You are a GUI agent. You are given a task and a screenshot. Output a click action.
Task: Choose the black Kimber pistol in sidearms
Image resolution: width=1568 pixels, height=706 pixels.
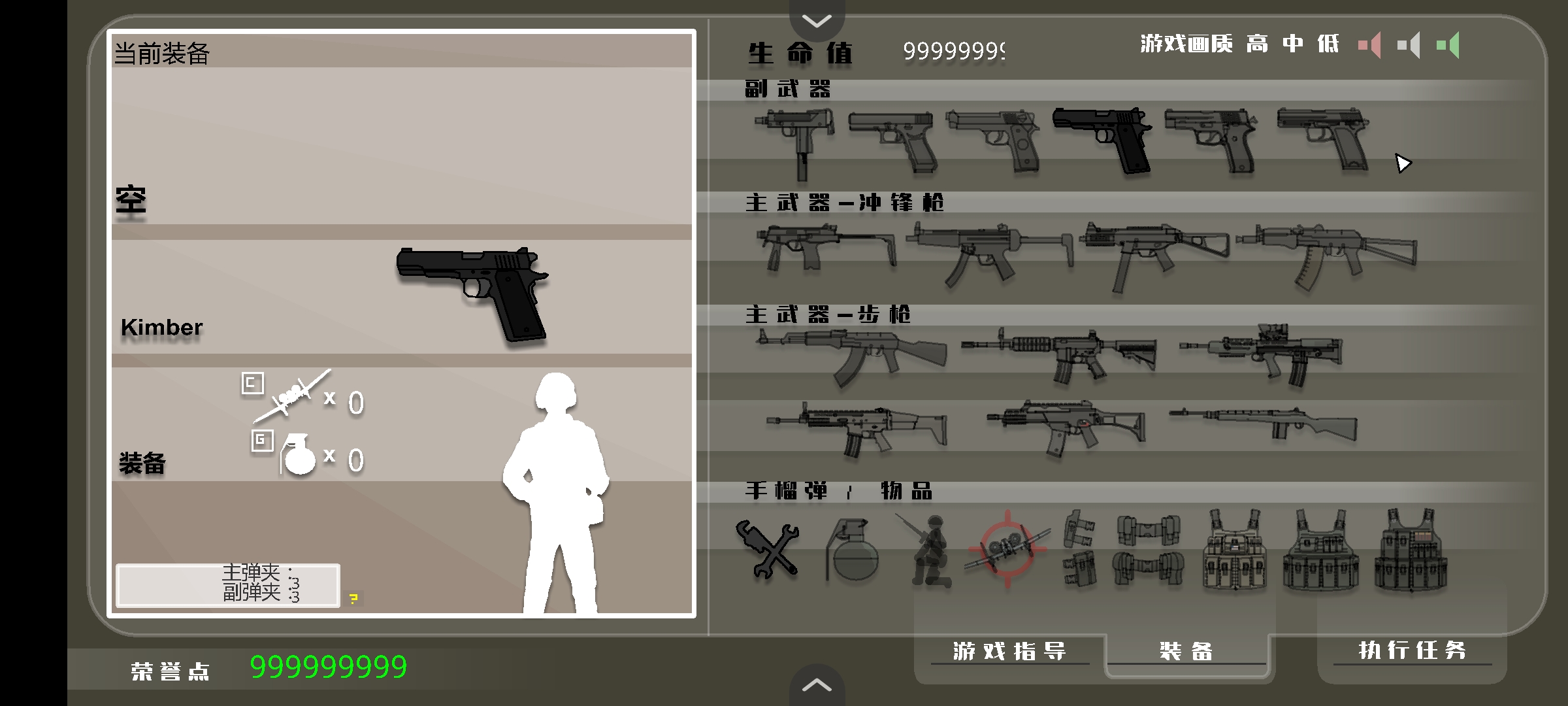click(x=1104, y=139)
